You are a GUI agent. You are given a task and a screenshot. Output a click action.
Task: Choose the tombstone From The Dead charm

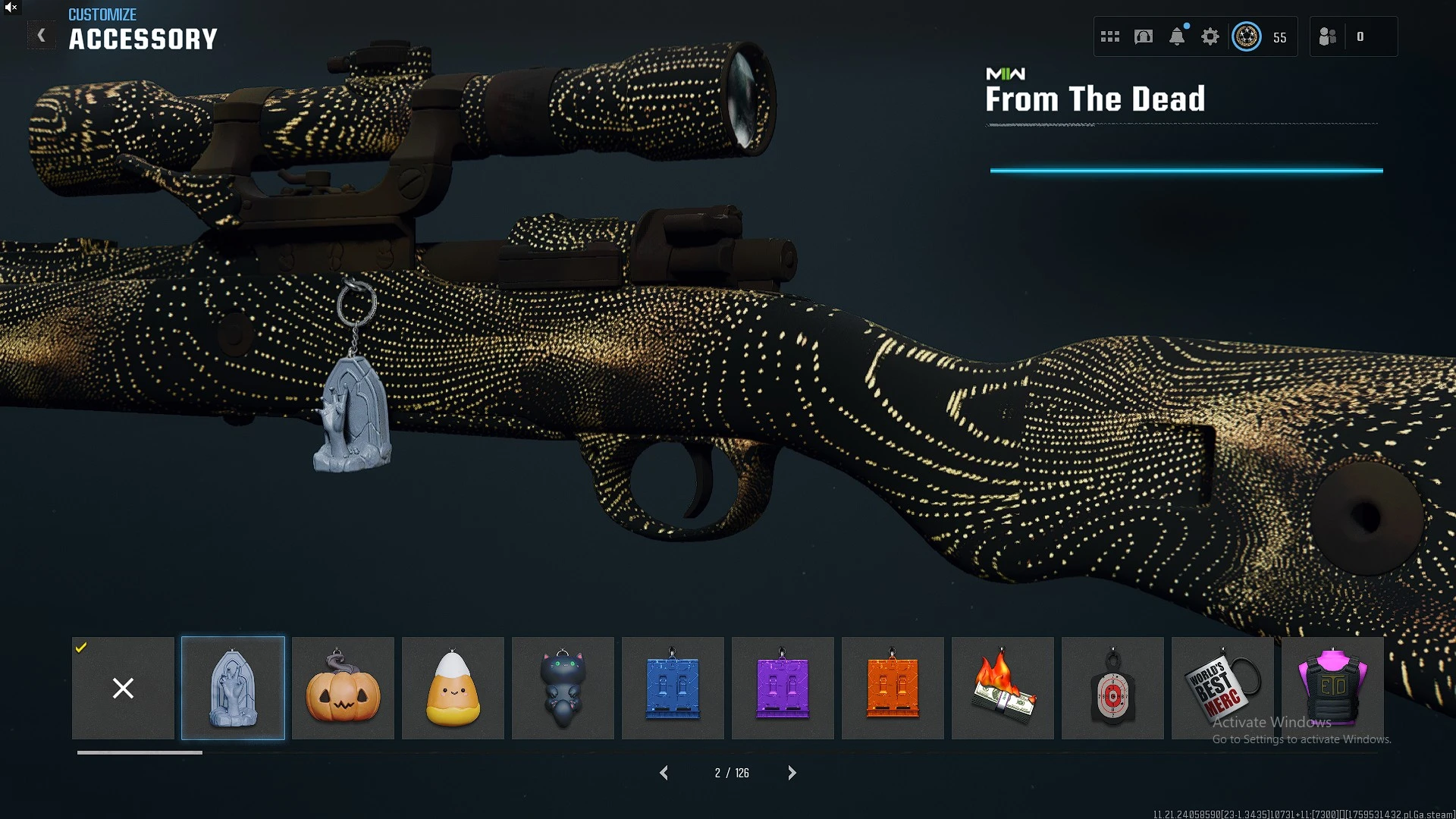click(233, 688)
